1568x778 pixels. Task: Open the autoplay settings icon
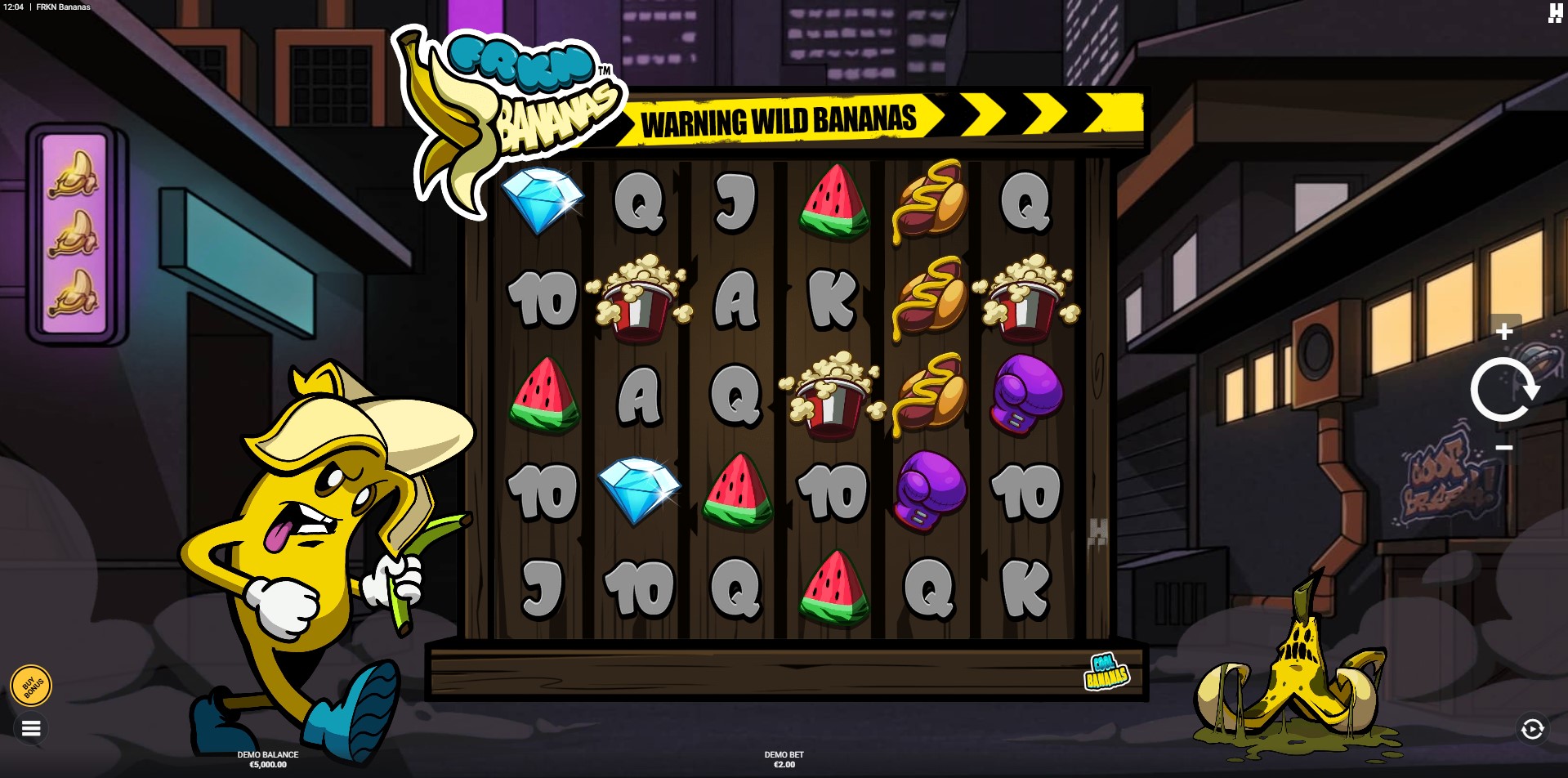[x=1532, y=729]
